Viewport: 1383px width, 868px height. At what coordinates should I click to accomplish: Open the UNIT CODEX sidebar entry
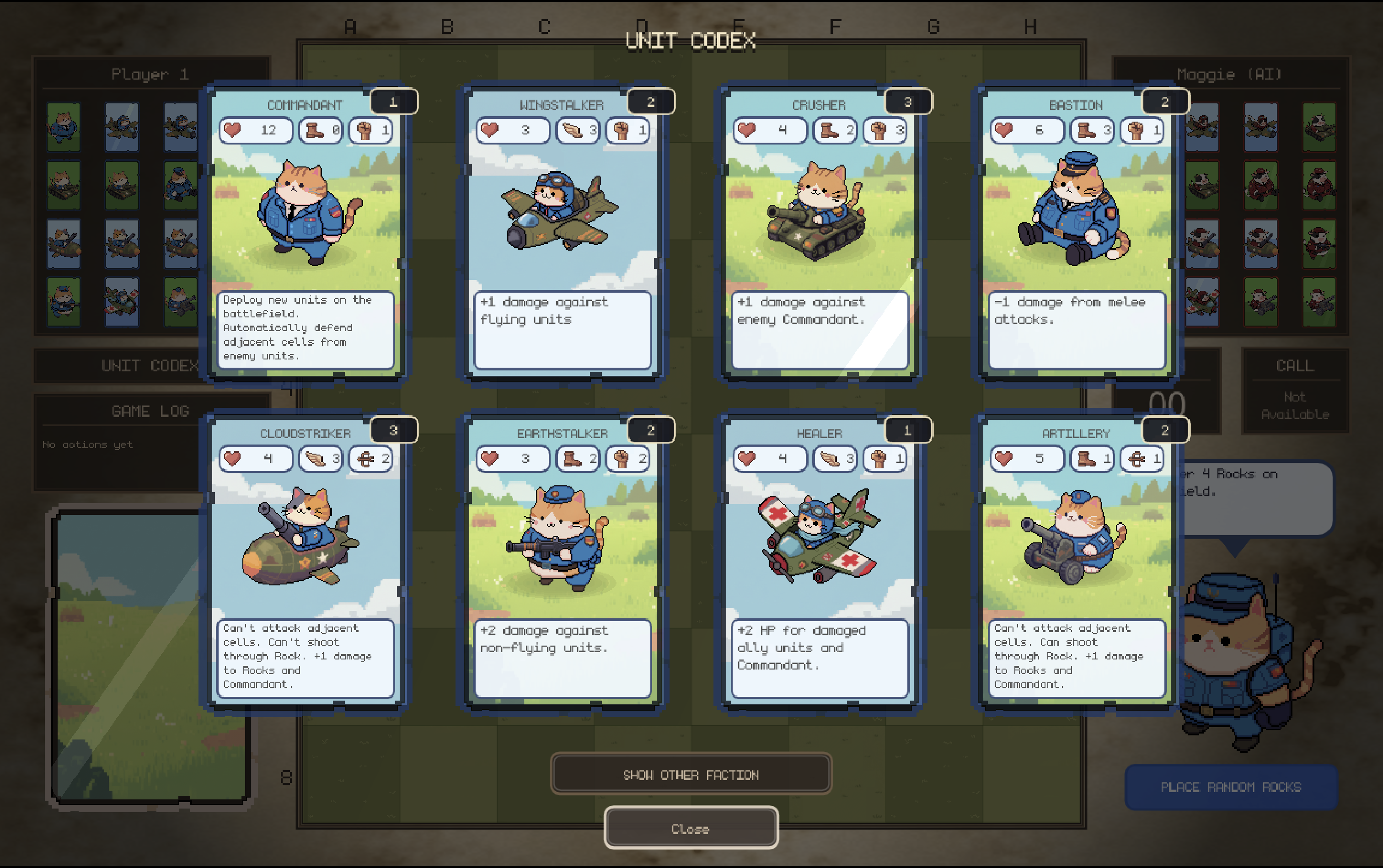pyautogui.click(x=149, y=366)
